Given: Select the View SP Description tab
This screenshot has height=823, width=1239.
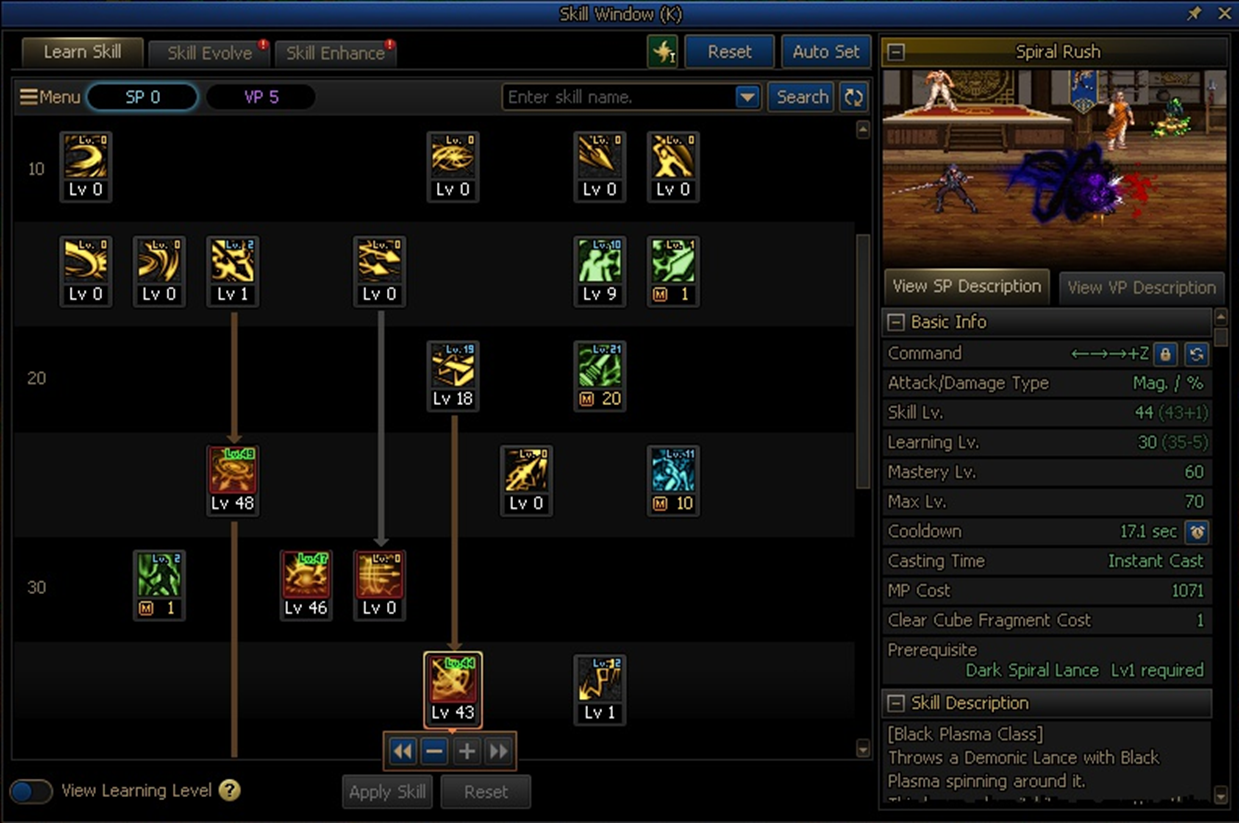Looking at the screenshot, I should (966, 286).
